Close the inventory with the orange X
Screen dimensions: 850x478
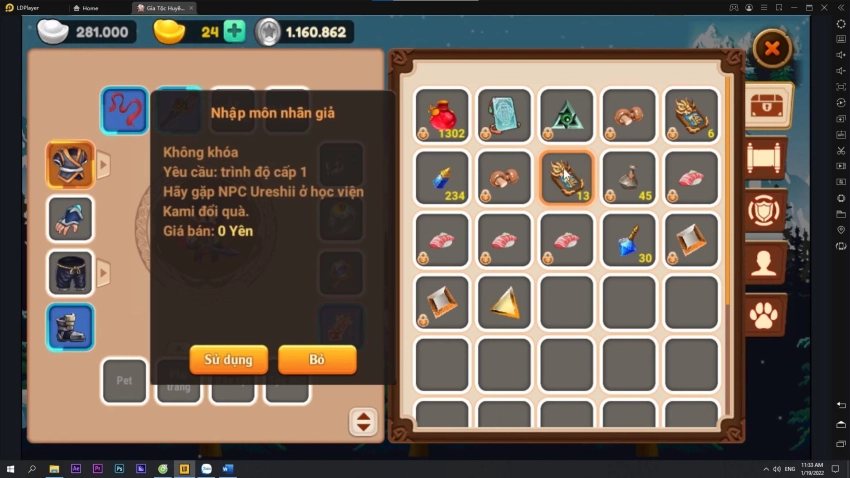click(x=771, y=48)
